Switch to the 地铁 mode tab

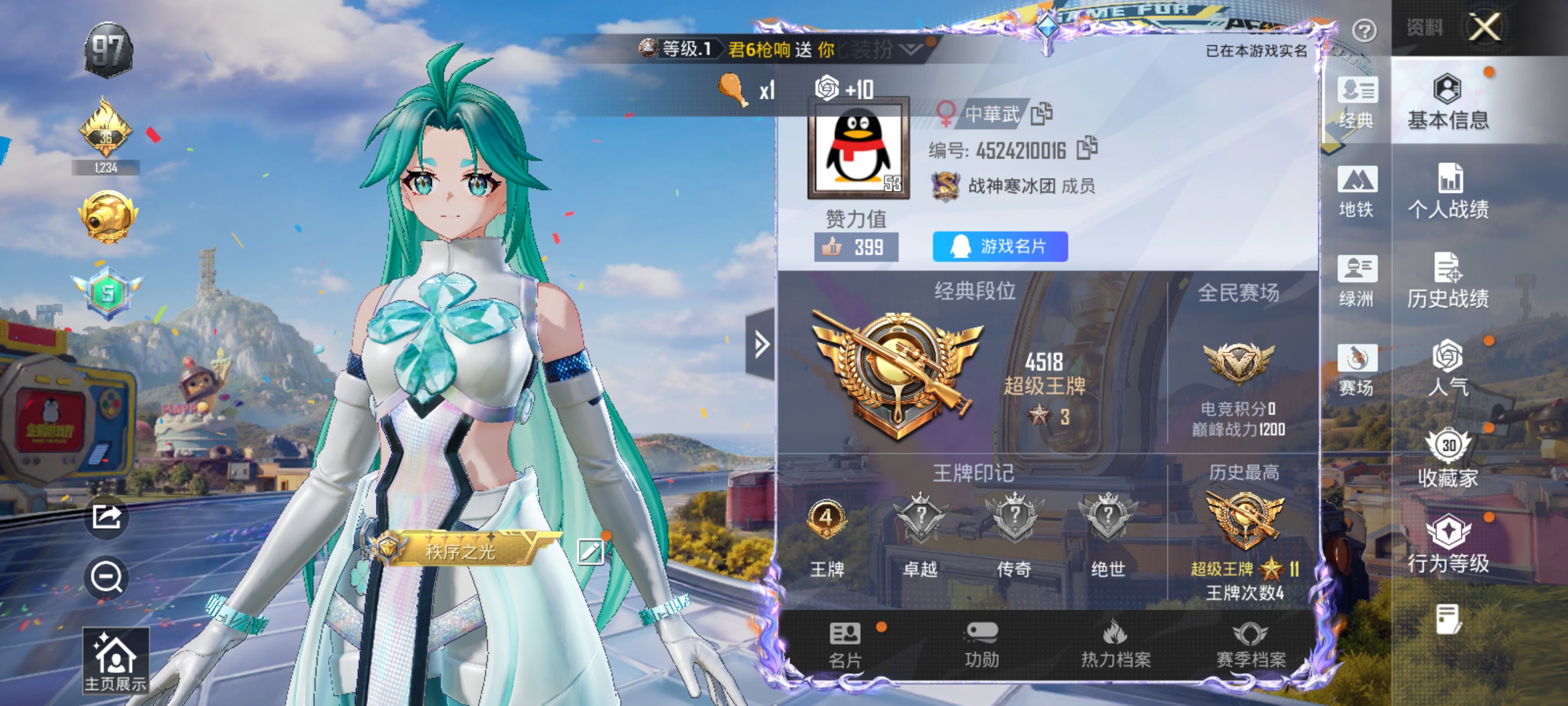pos(1357,190)
